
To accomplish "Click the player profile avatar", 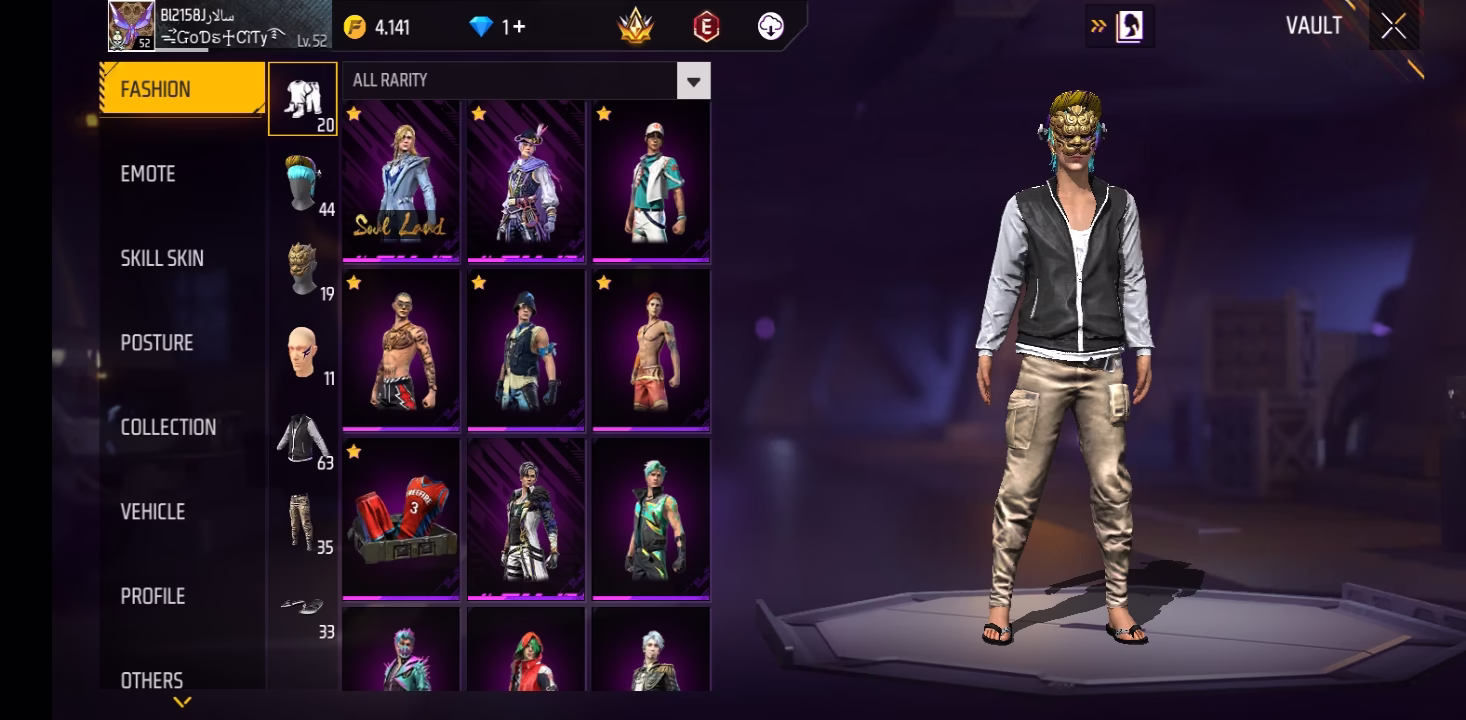I will click(x=131, y=26).
